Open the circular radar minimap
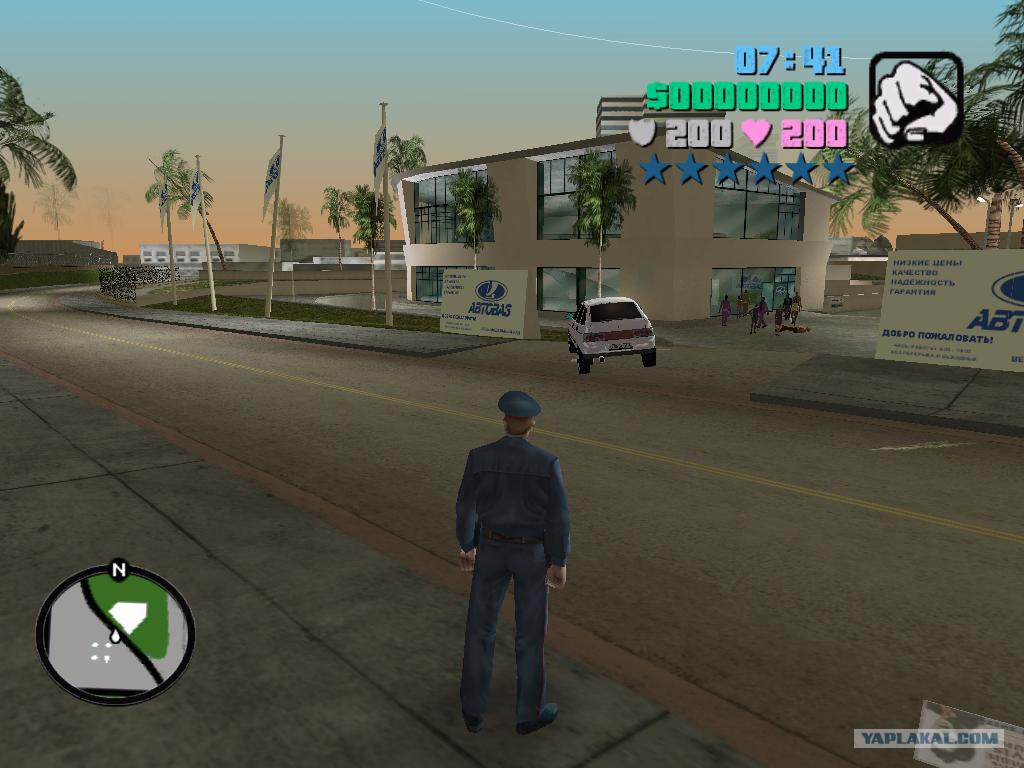1024x768 pixels. tap(115, 633)
